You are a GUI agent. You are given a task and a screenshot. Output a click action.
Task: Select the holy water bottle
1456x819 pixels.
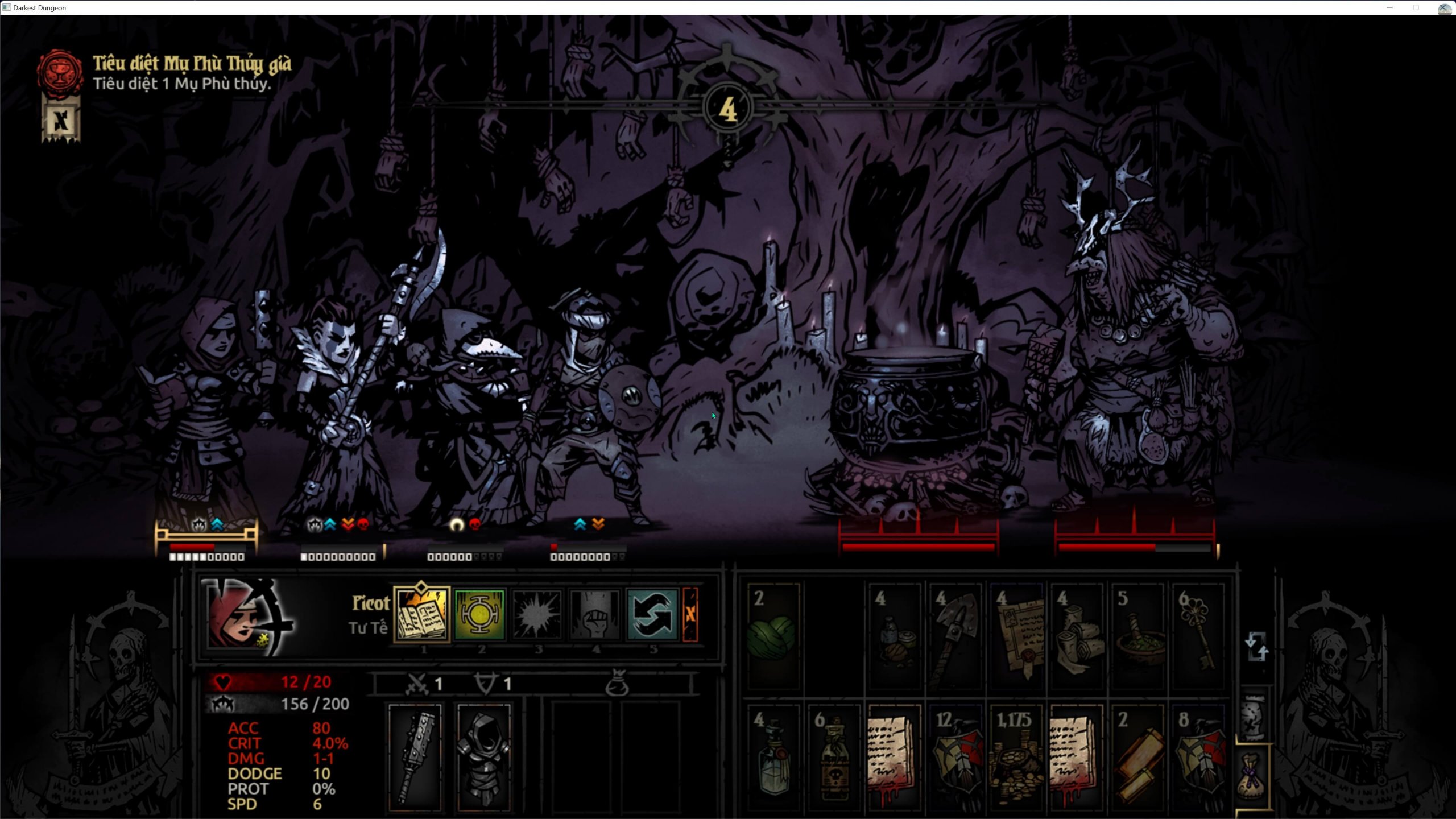772,758
